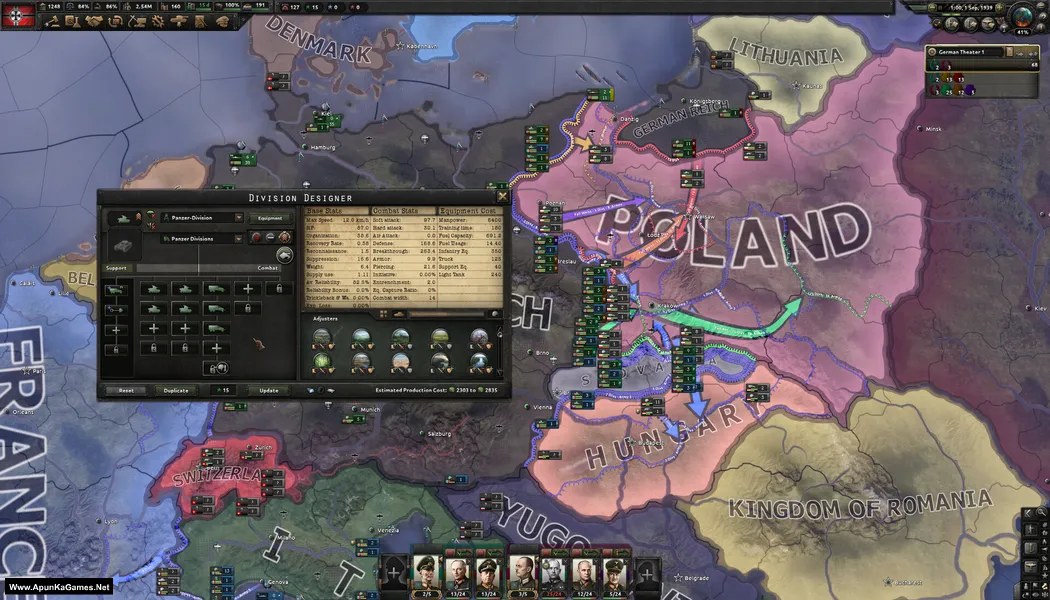Viewport: 1050px width, 600px height.
Task: Open the Equipment button in the designer
Action: point(270,217)
